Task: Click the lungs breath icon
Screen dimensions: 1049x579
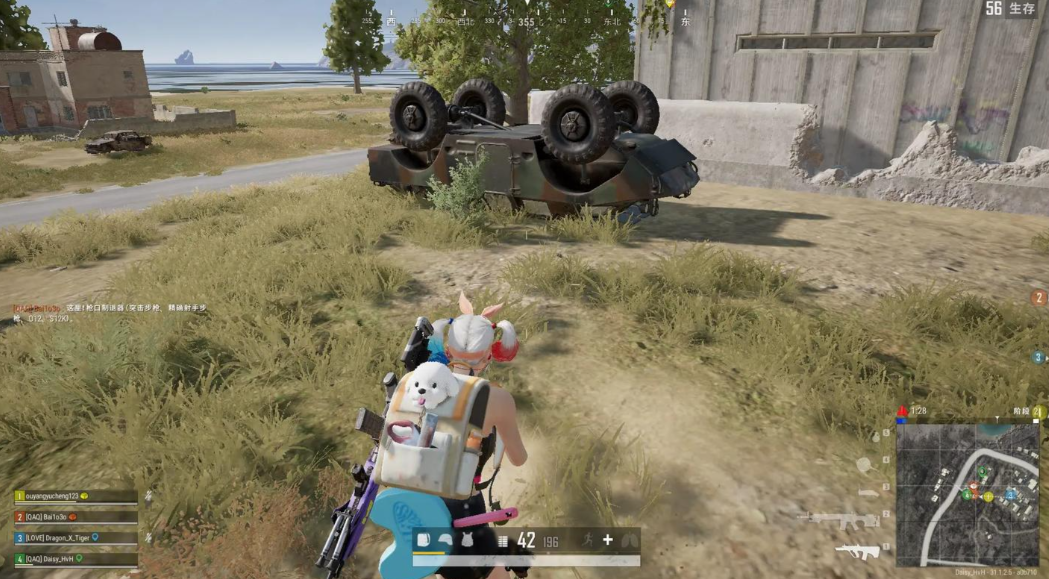Action: tap(629, 541)
